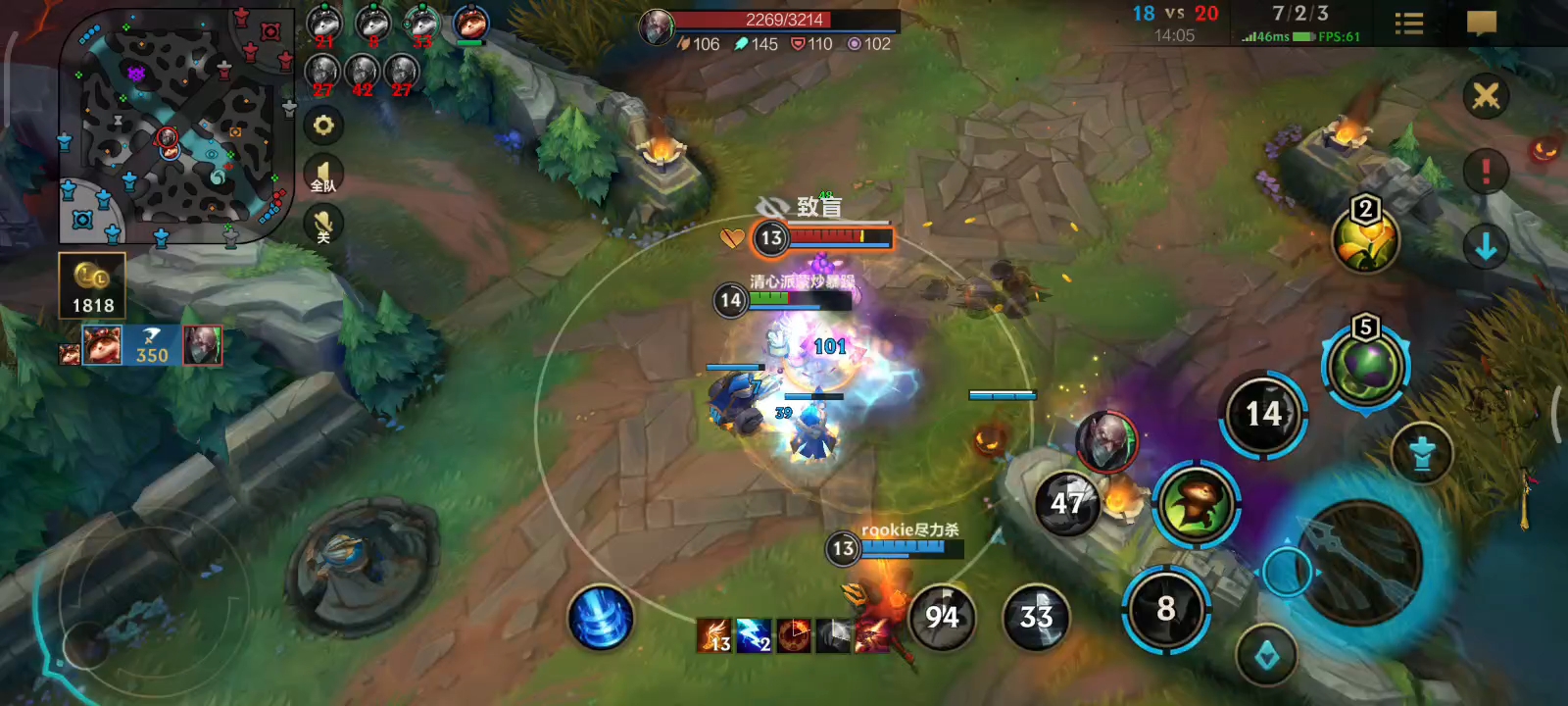Send the red exclamation danger ping

1486,172
